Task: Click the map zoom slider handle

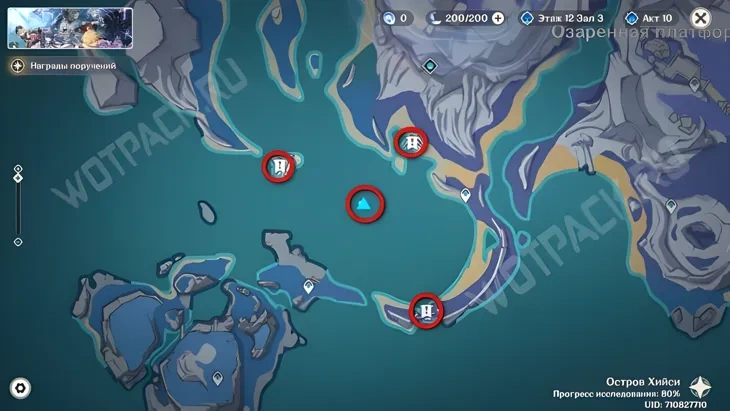Action: pyautogui.click(x=18, y=178)
